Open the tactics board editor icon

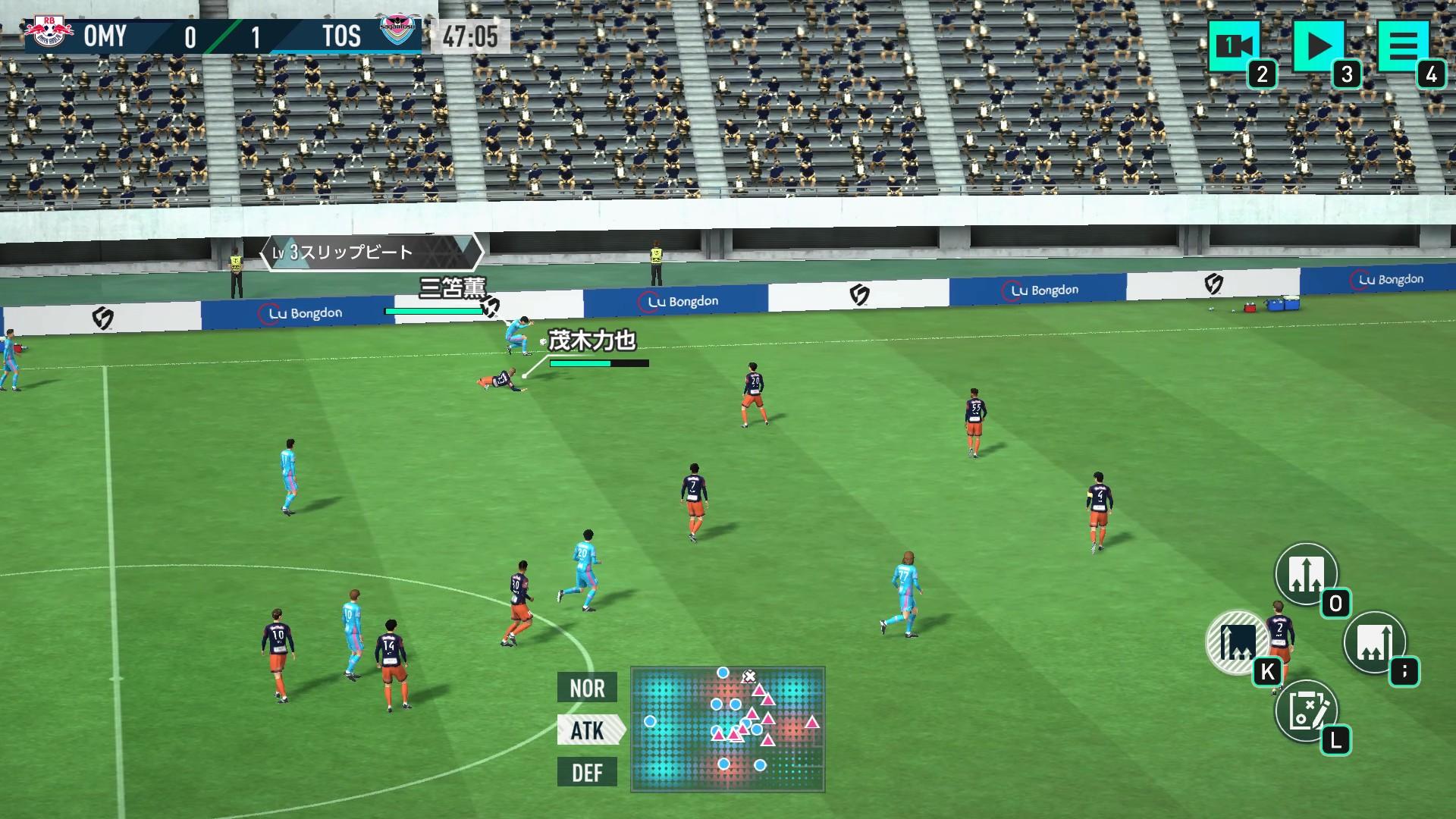[1306, 711]
